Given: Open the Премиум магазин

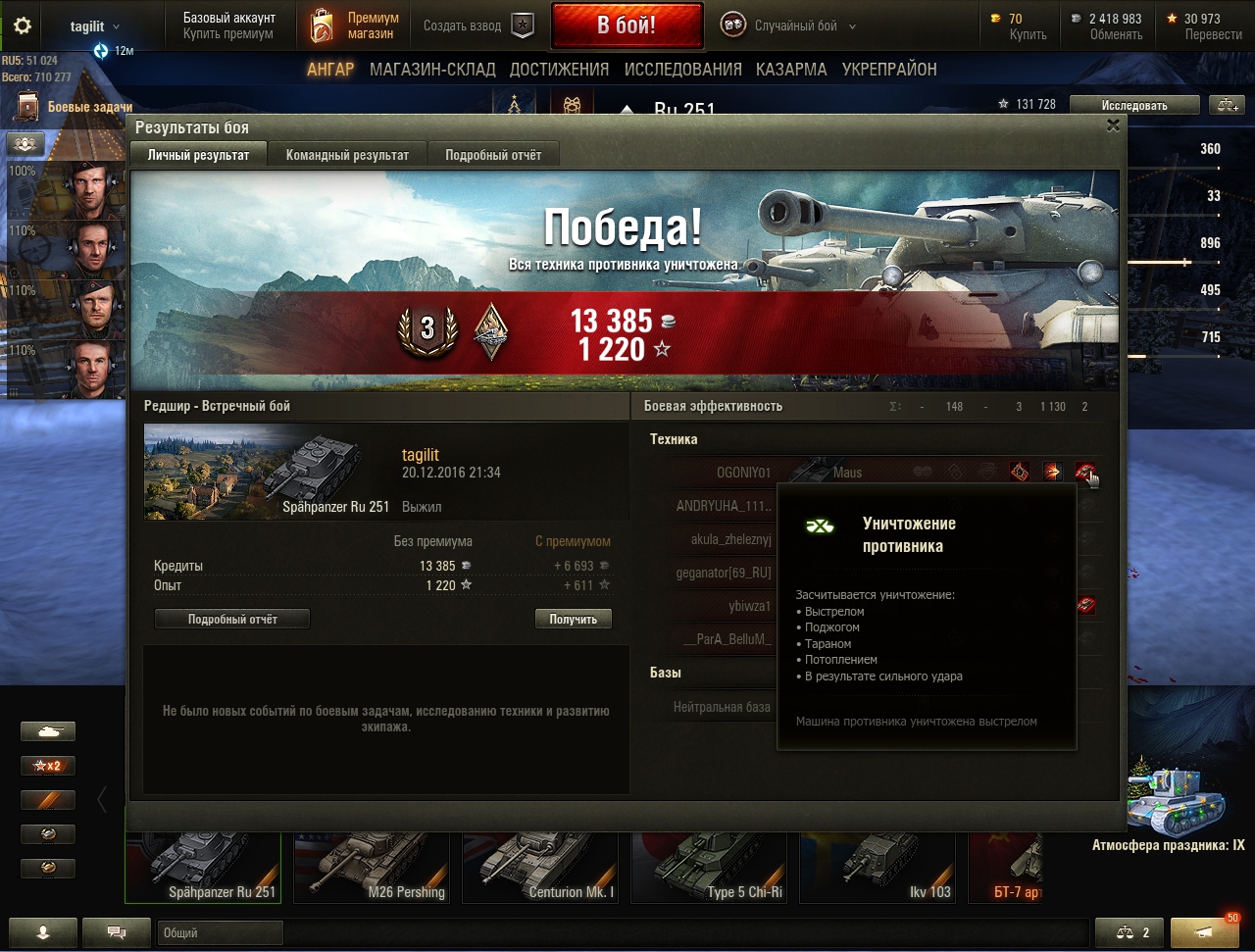Looking at the screenshot, I should click(x=354, y=25).
